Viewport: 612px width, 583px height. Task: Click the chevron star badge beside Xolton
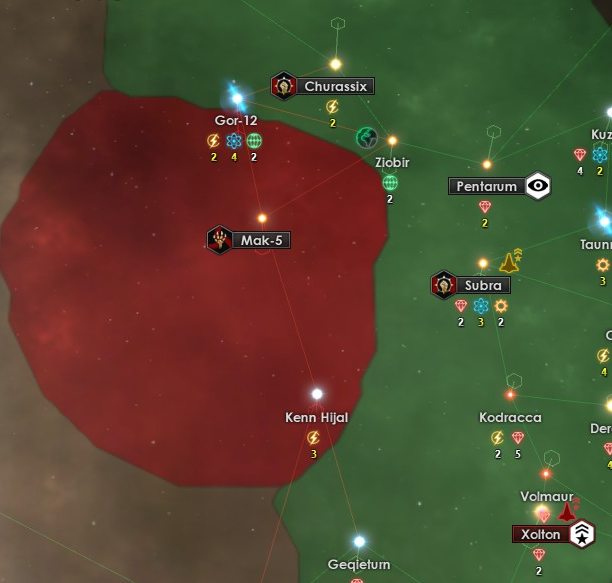point(582,535)
